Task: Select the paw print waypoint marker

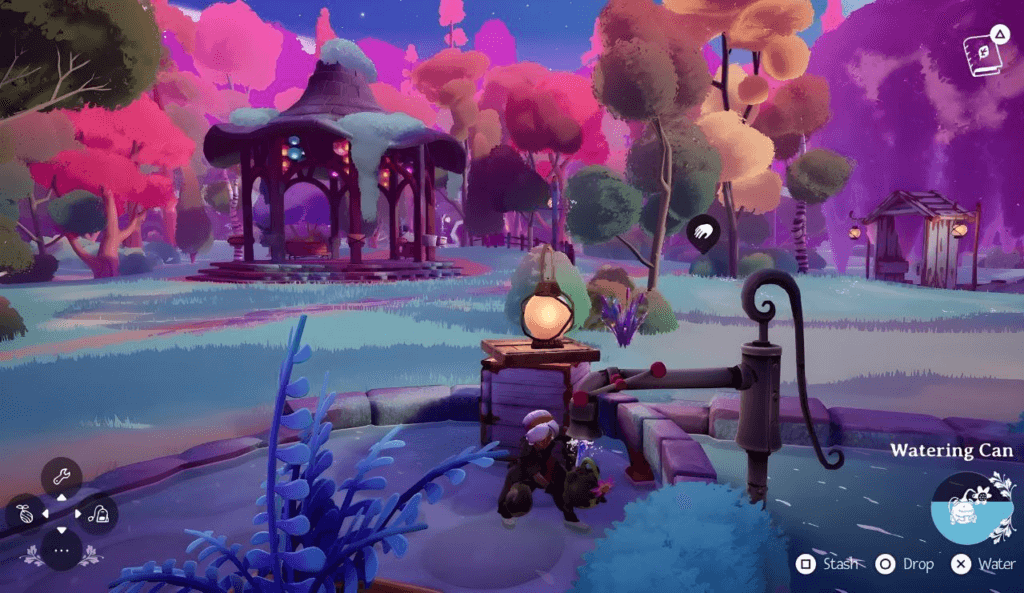Action: pyautogui.click(x=703, y=234)
